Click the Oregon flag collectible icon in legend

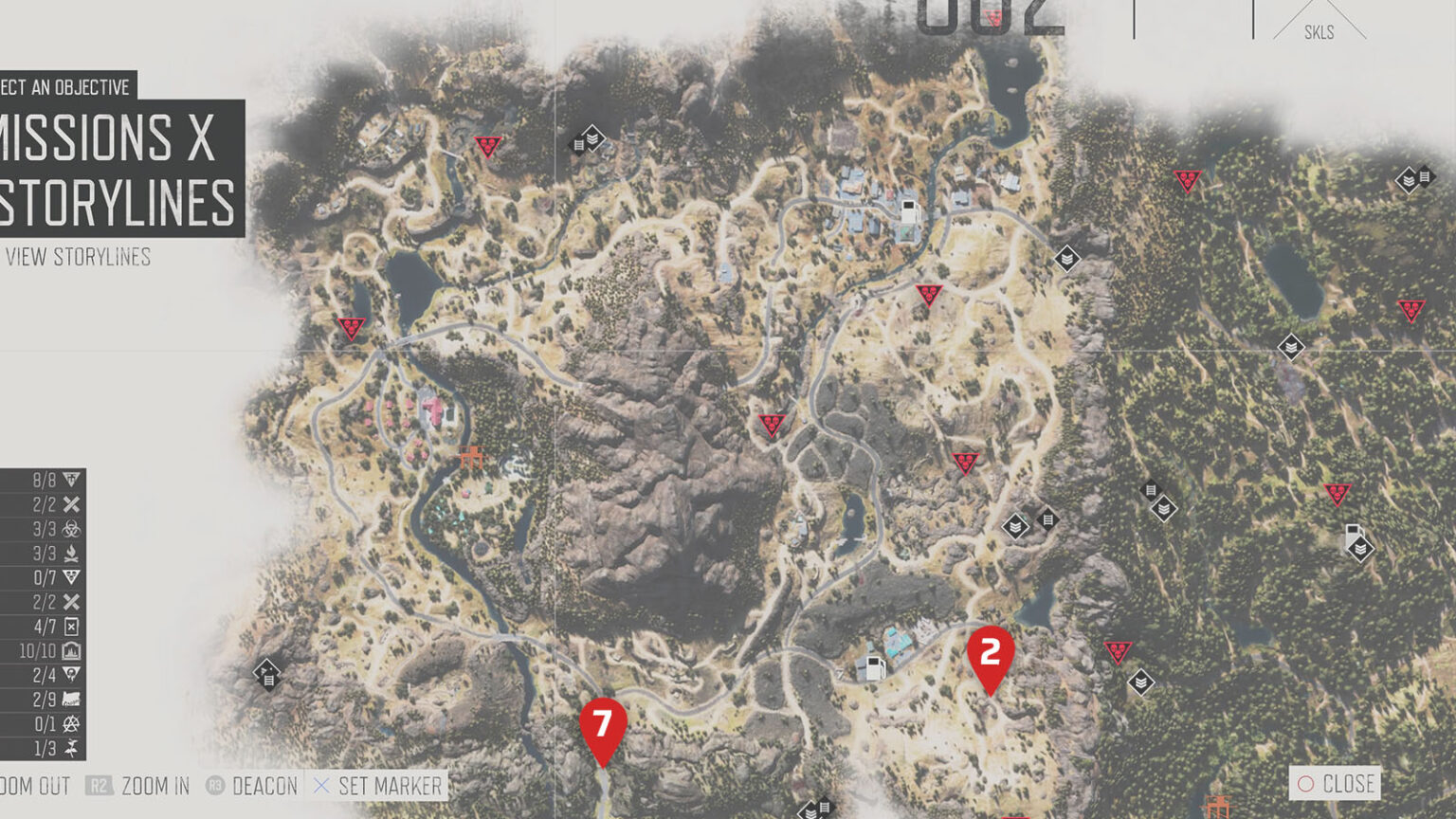pos(70,698)
